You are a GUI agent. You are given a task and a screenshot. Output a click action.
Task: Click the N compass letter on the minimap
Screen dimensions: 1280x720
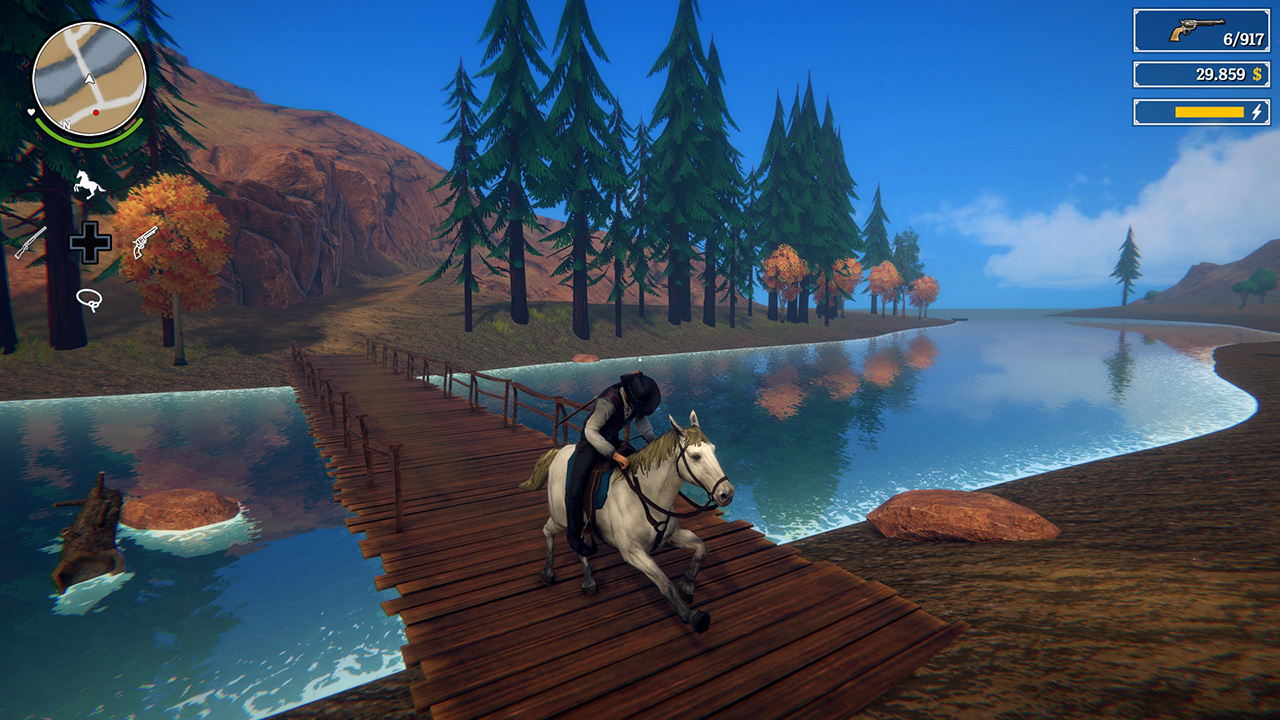pyautogui.click(x=68, y=125)
